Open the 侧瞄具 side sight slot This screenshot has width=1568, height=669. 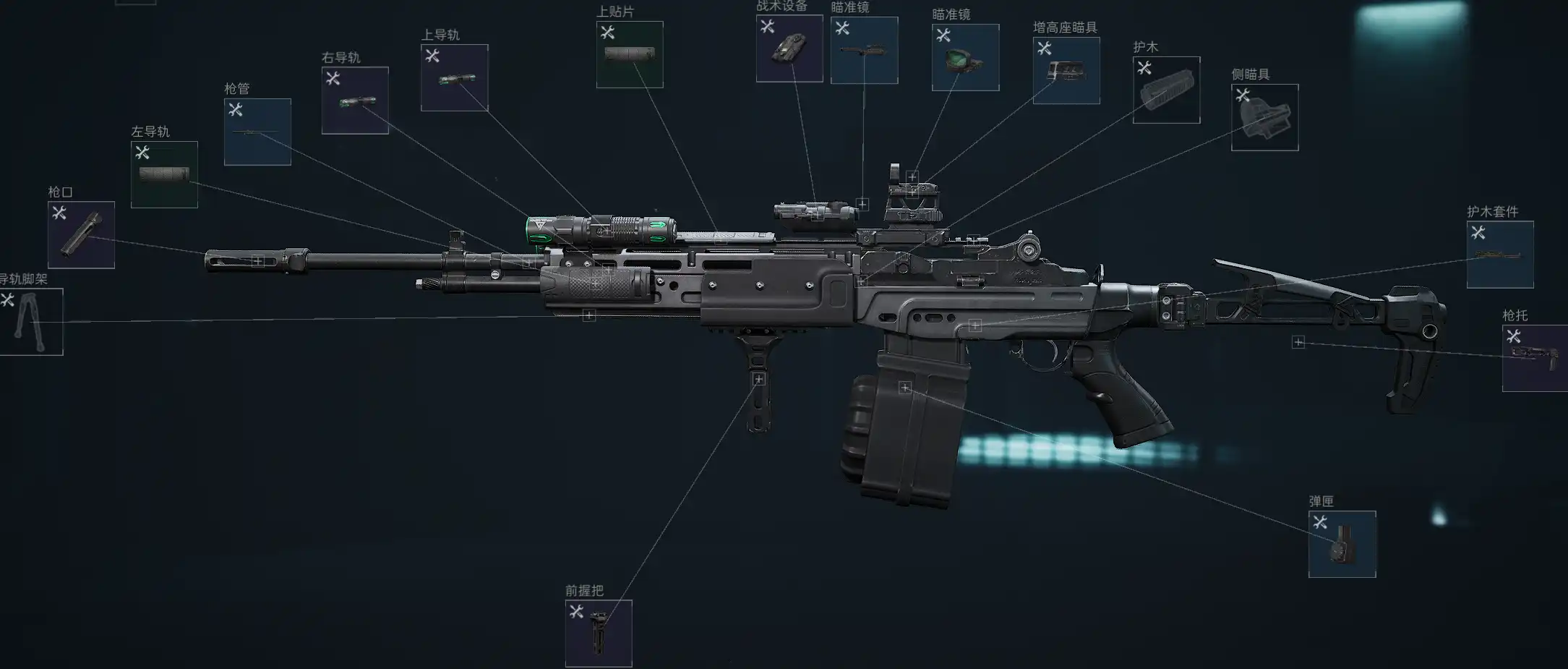pos(1264,117)
